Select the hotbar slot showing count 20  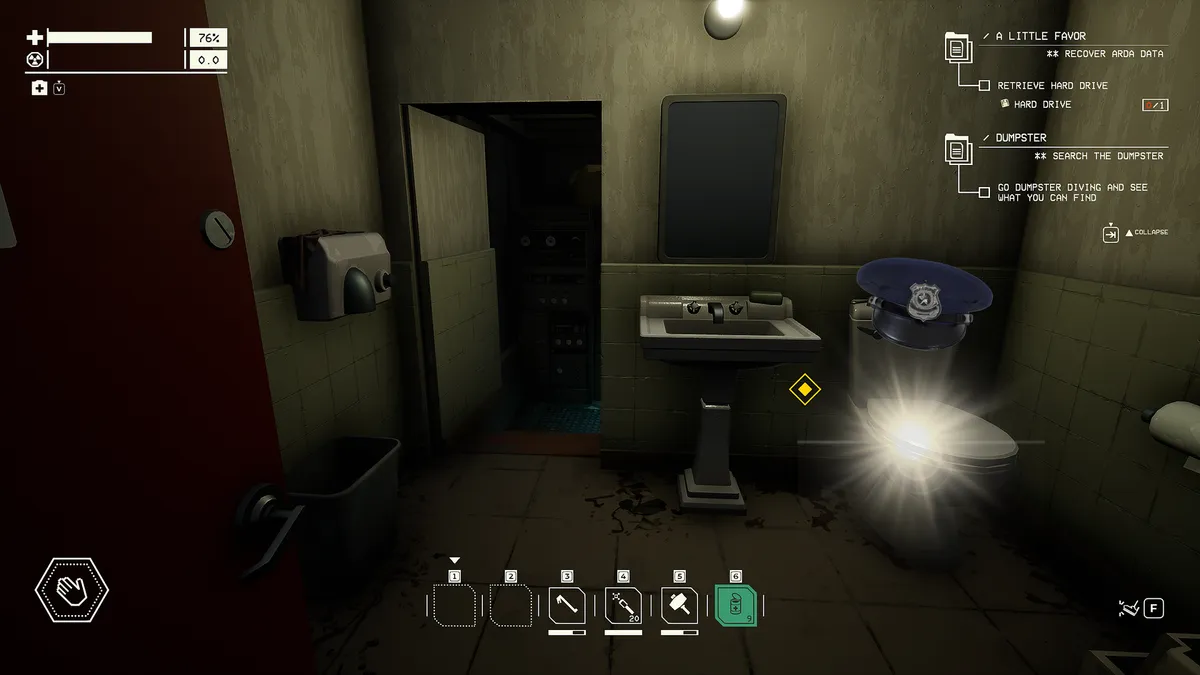(x=623, y=606)
